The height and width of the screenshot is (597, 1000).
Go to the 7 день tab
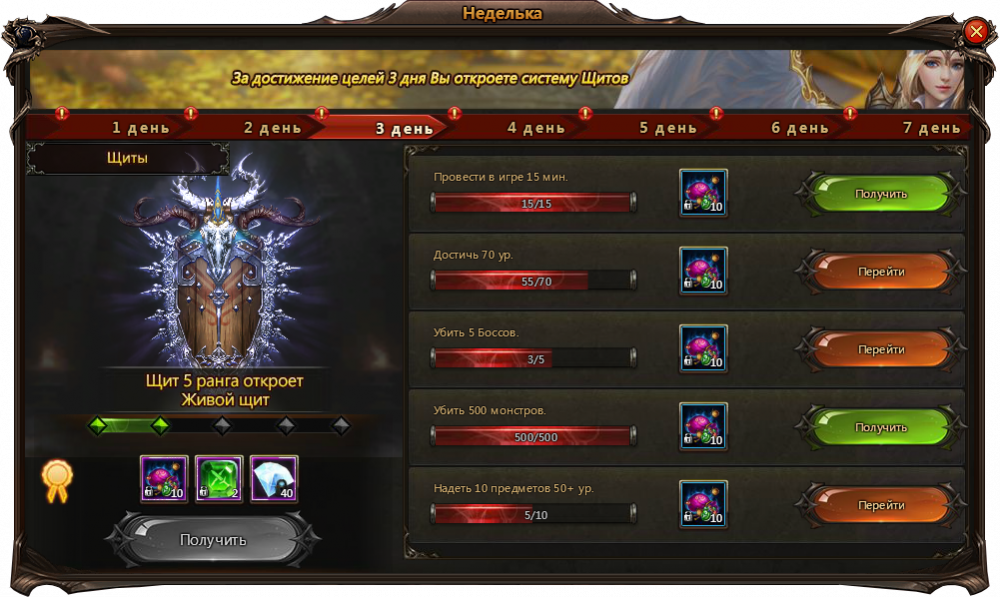[931, 128]
